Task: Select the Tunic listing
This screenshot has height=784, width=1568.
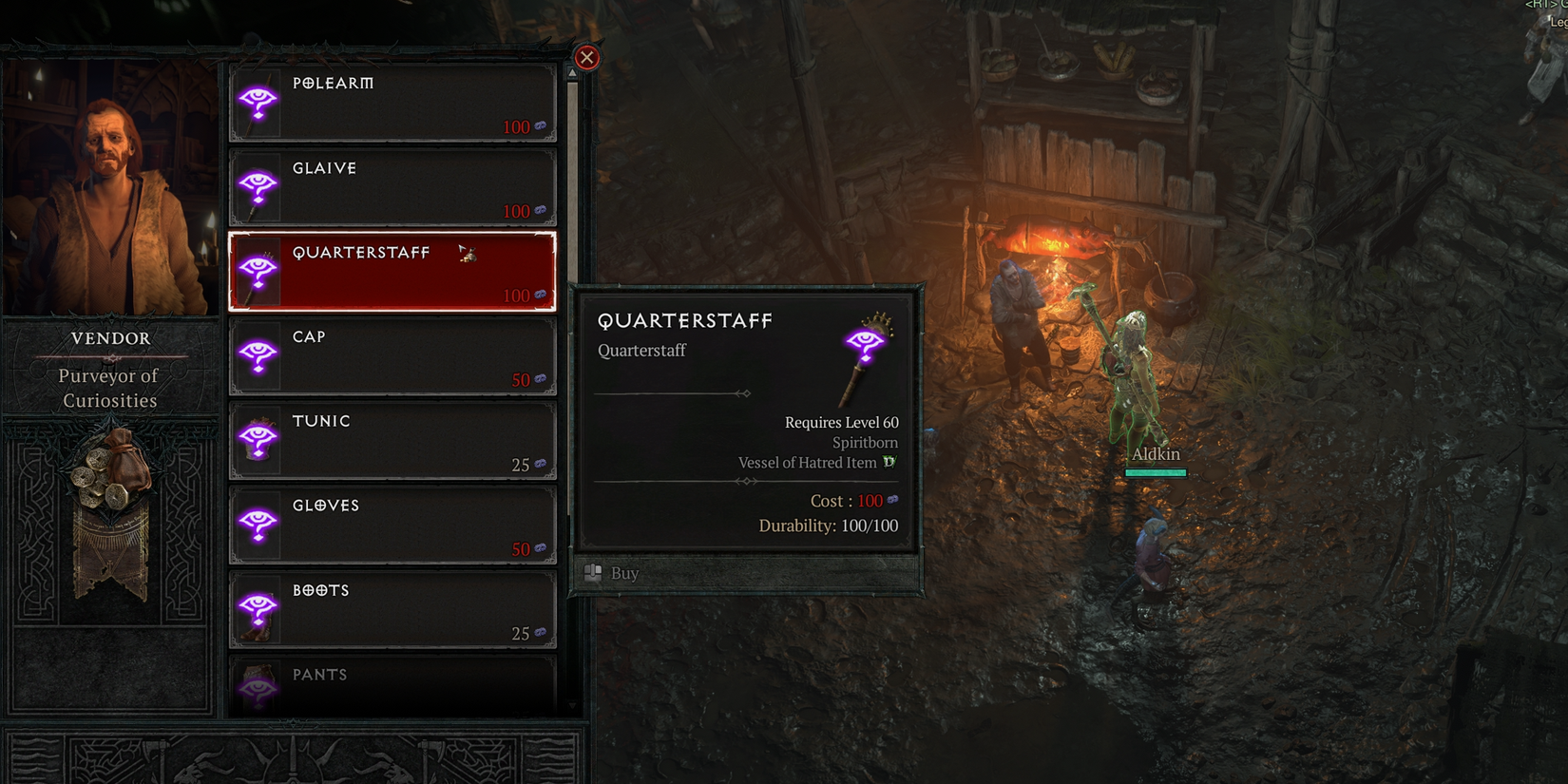Action: (392, 441)
